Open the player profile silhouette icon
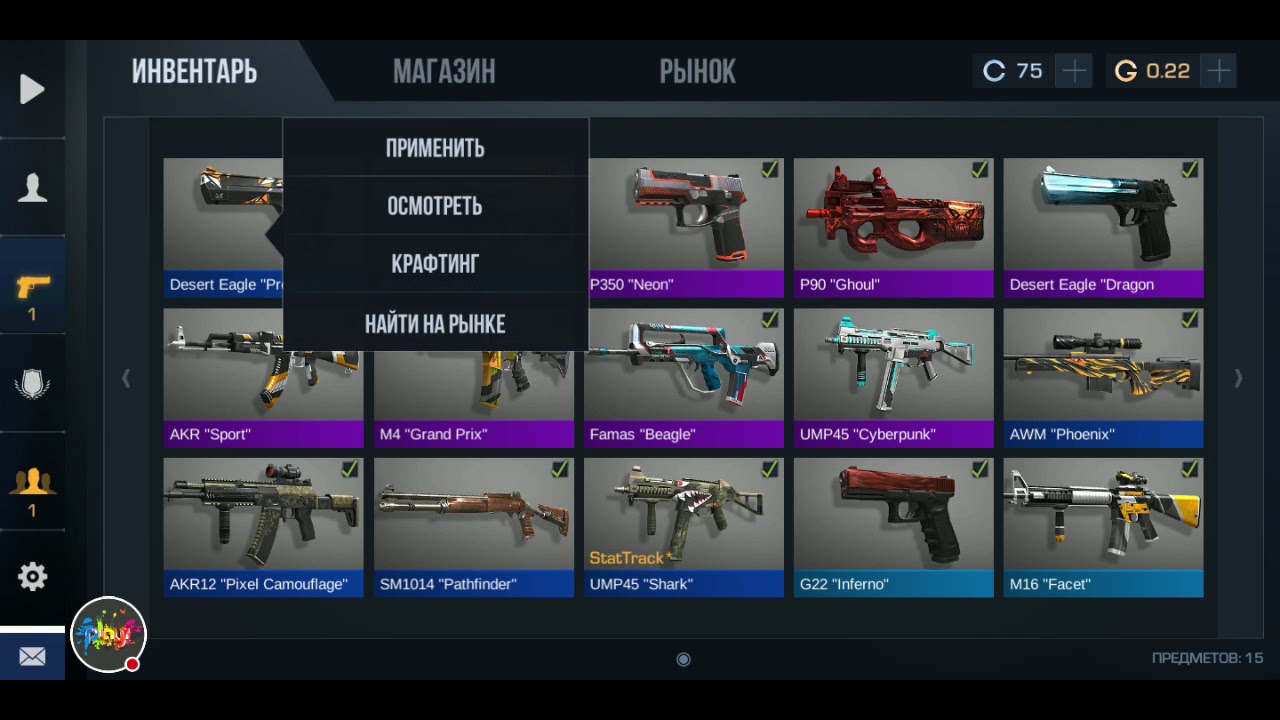This screenshot has width=1280, height=720. pos(32,188)
